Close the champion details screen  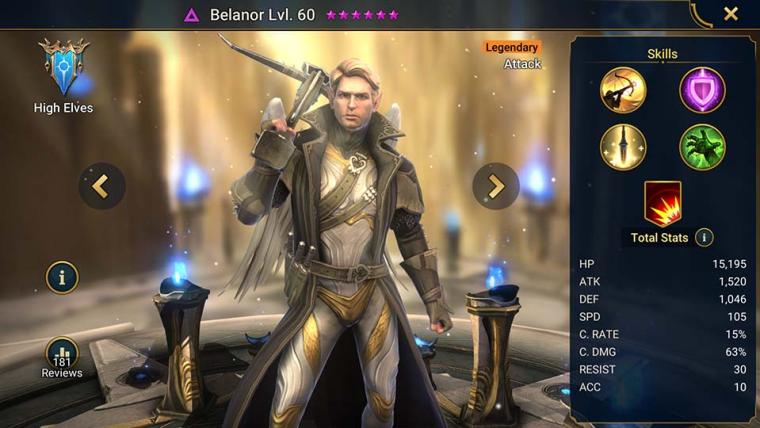click(x=731, y=14)
